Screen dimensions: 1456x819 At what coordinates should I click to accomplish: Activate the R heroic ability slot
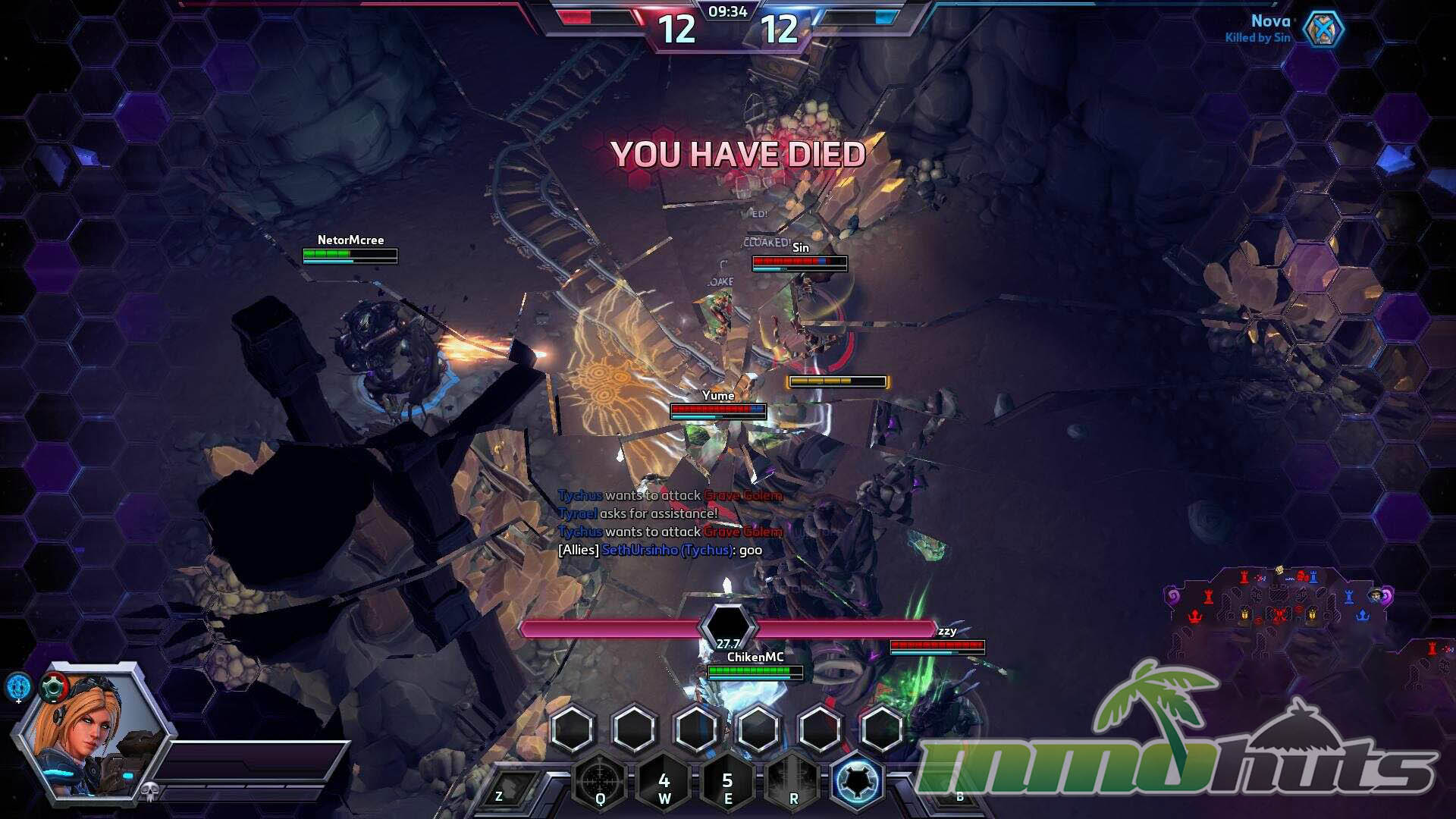pyautogui.click(x=793, y=781)
